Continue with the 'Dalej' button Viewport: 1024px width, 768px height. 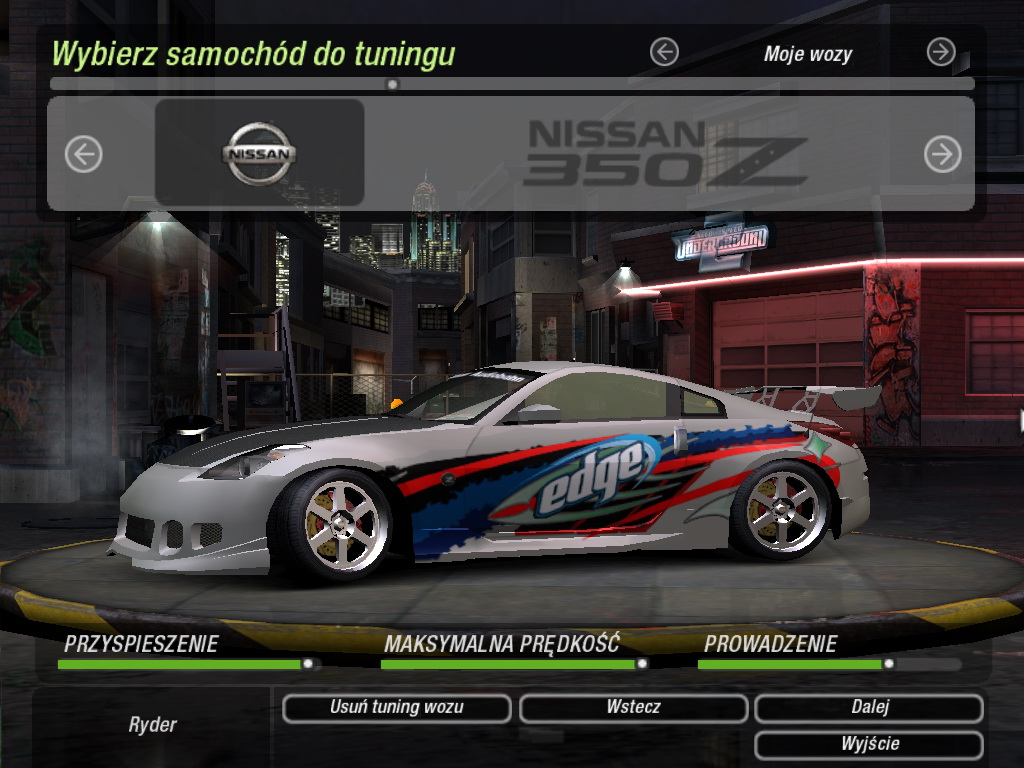869,708
